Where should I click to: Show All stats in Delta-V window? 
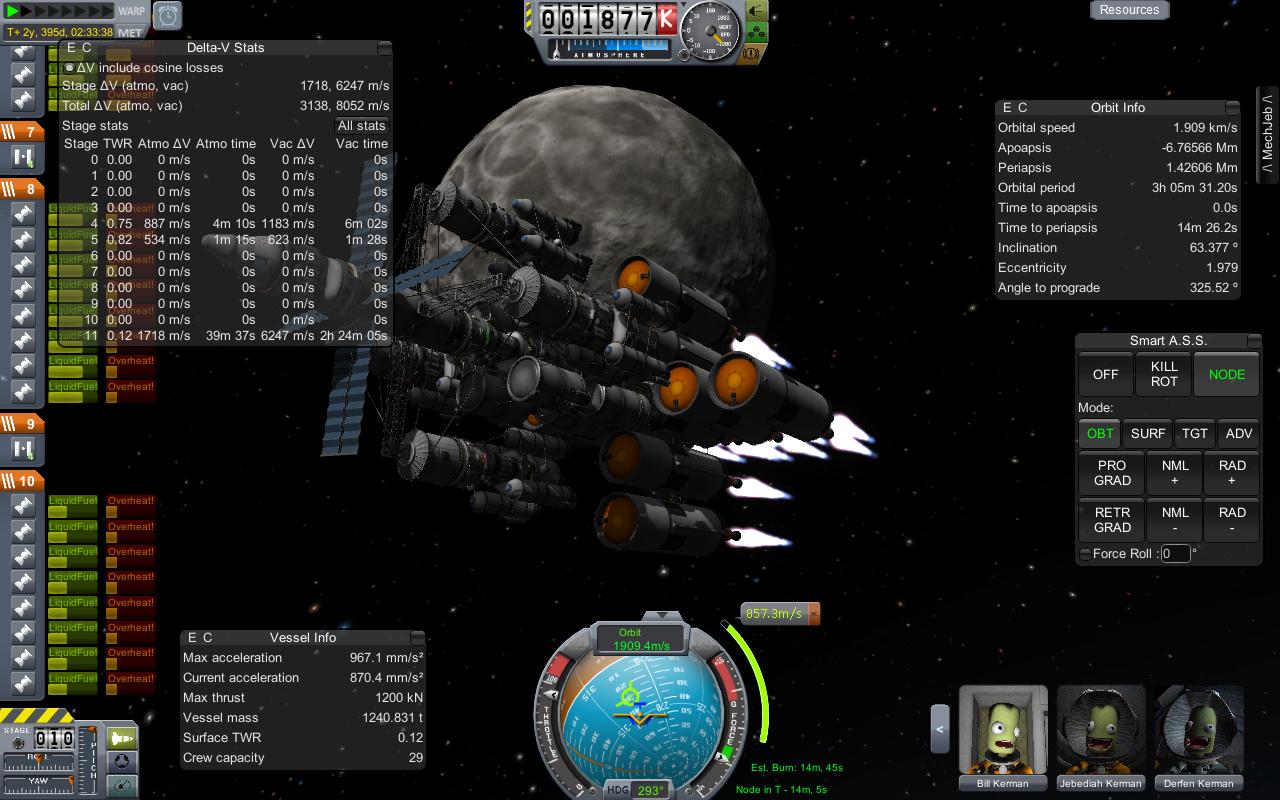(x=361, y=125)
